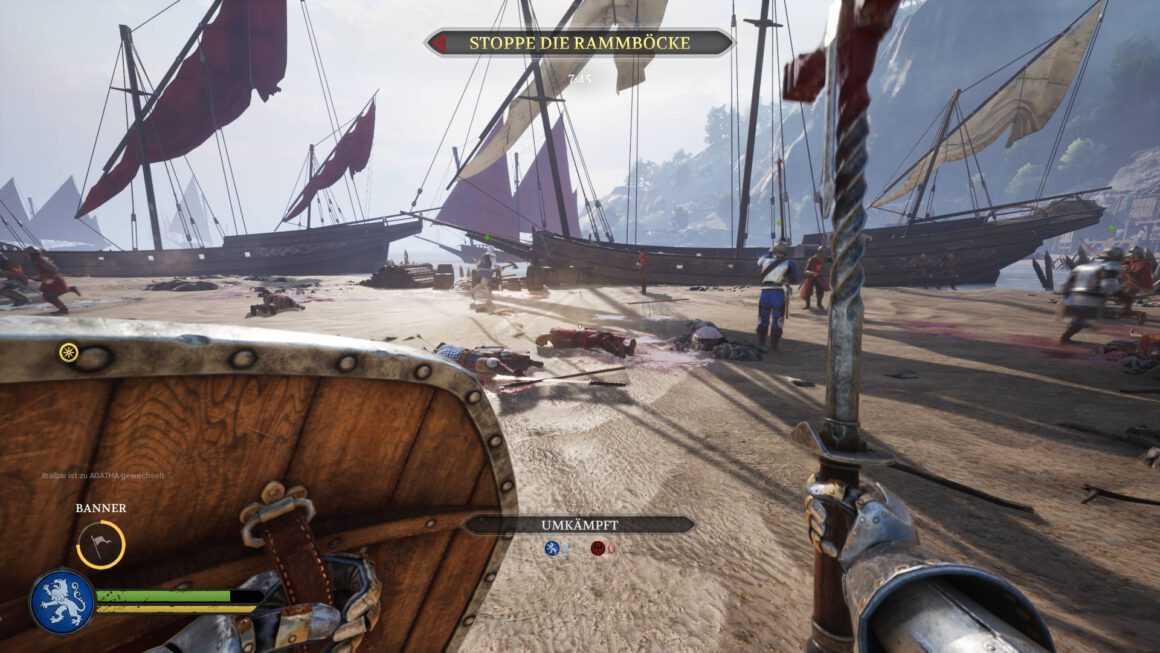
Task: Select the blue team icon under UMKÄMPFT
Action: tap(551, 548)
